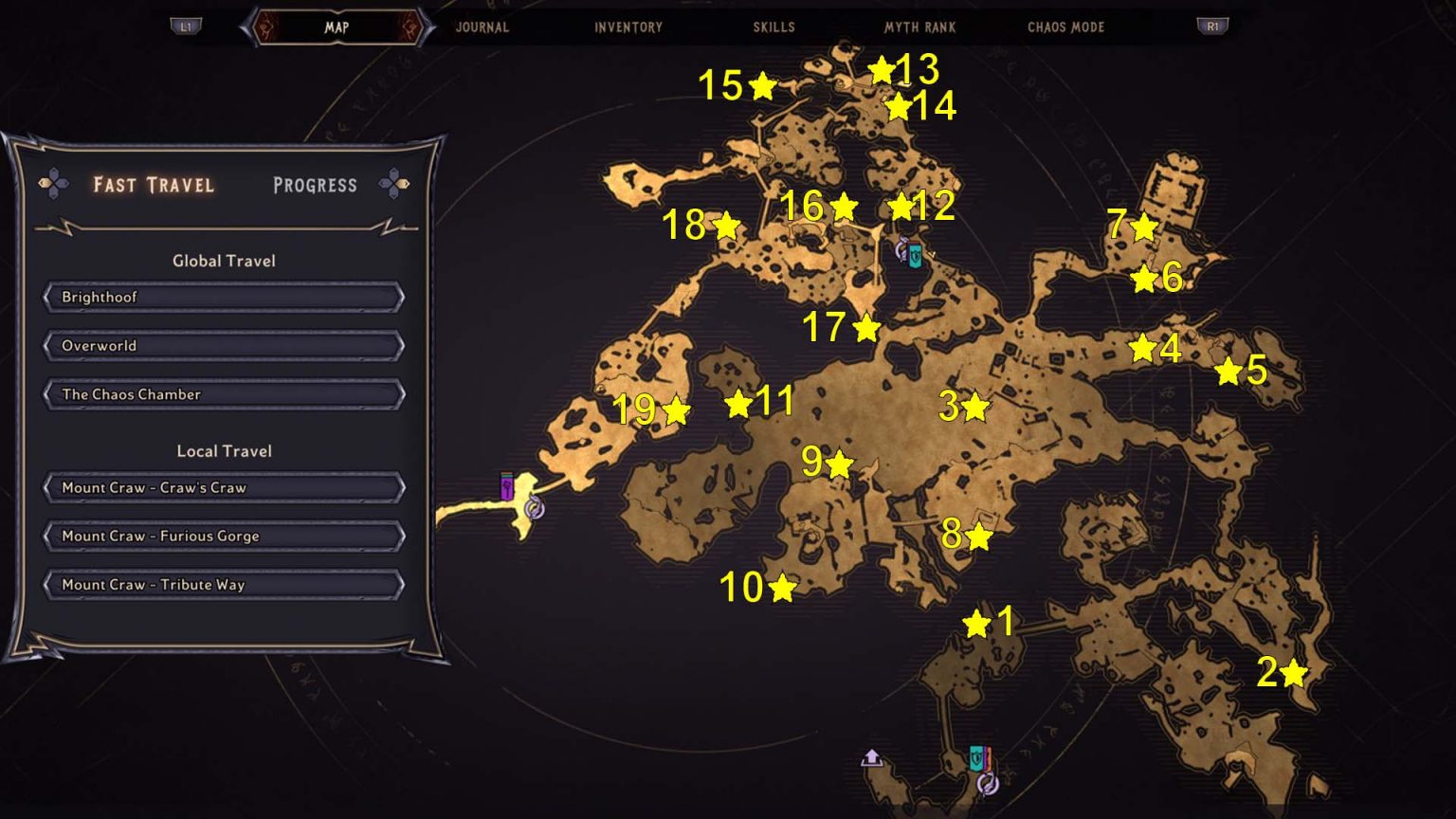
Task: Click star marker 13 at the top of the map
Action: (881, 69)
